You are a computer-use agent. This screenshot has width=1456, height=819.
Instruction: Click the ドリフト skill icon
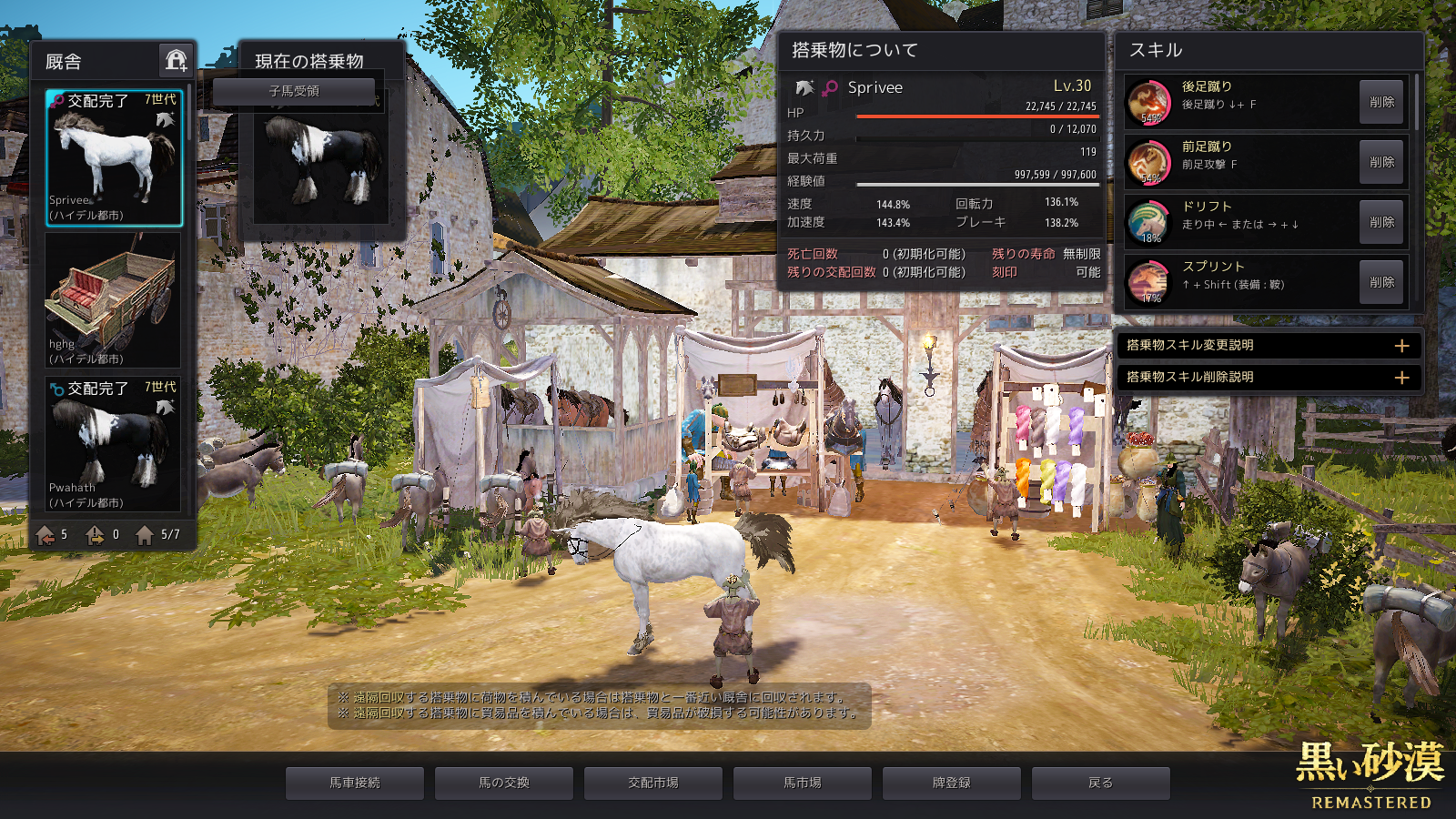(1149, 222)
